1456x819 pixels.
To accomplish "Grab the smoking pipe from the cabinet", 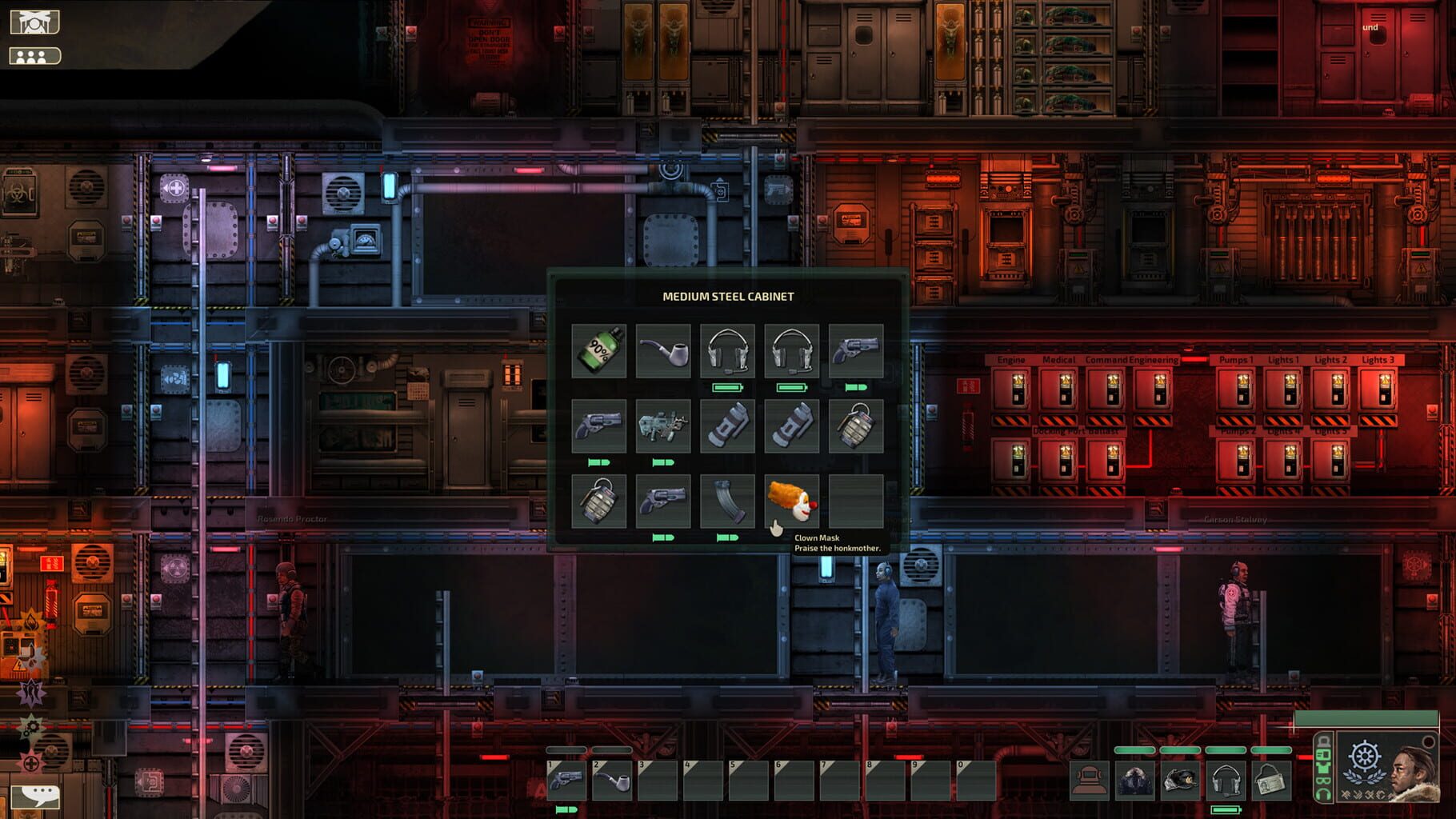I will (x=664, y=350).
